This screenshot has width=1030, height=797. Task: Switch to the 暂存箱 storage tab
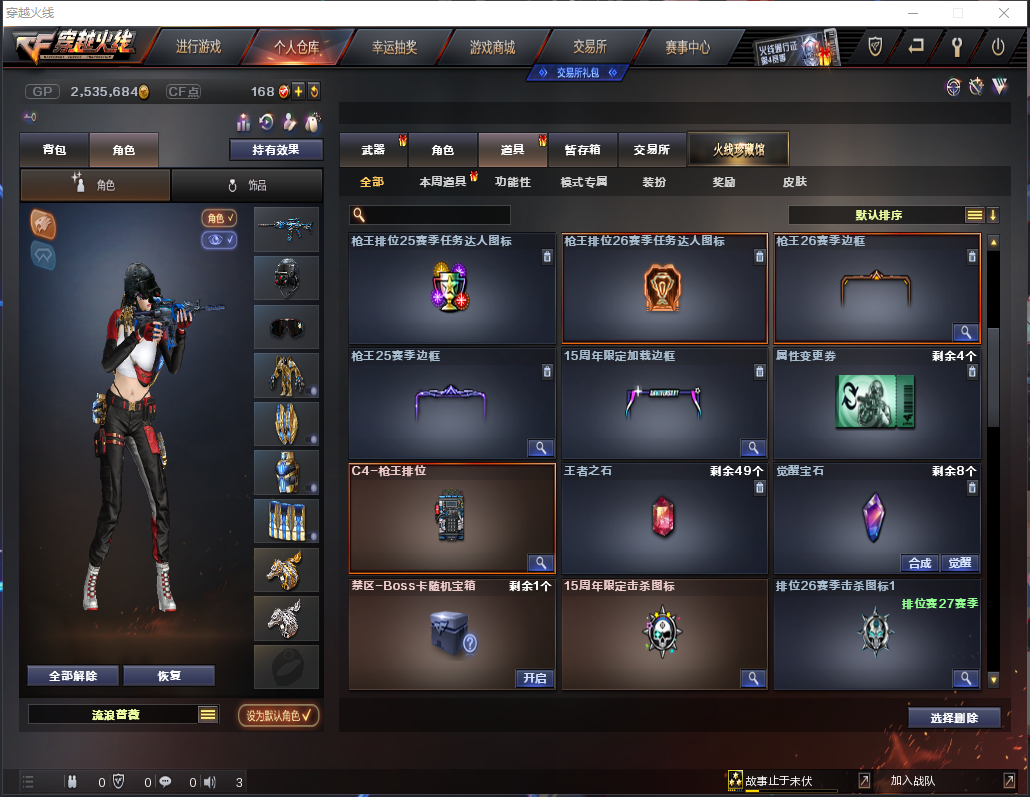[x=582, y=150]
